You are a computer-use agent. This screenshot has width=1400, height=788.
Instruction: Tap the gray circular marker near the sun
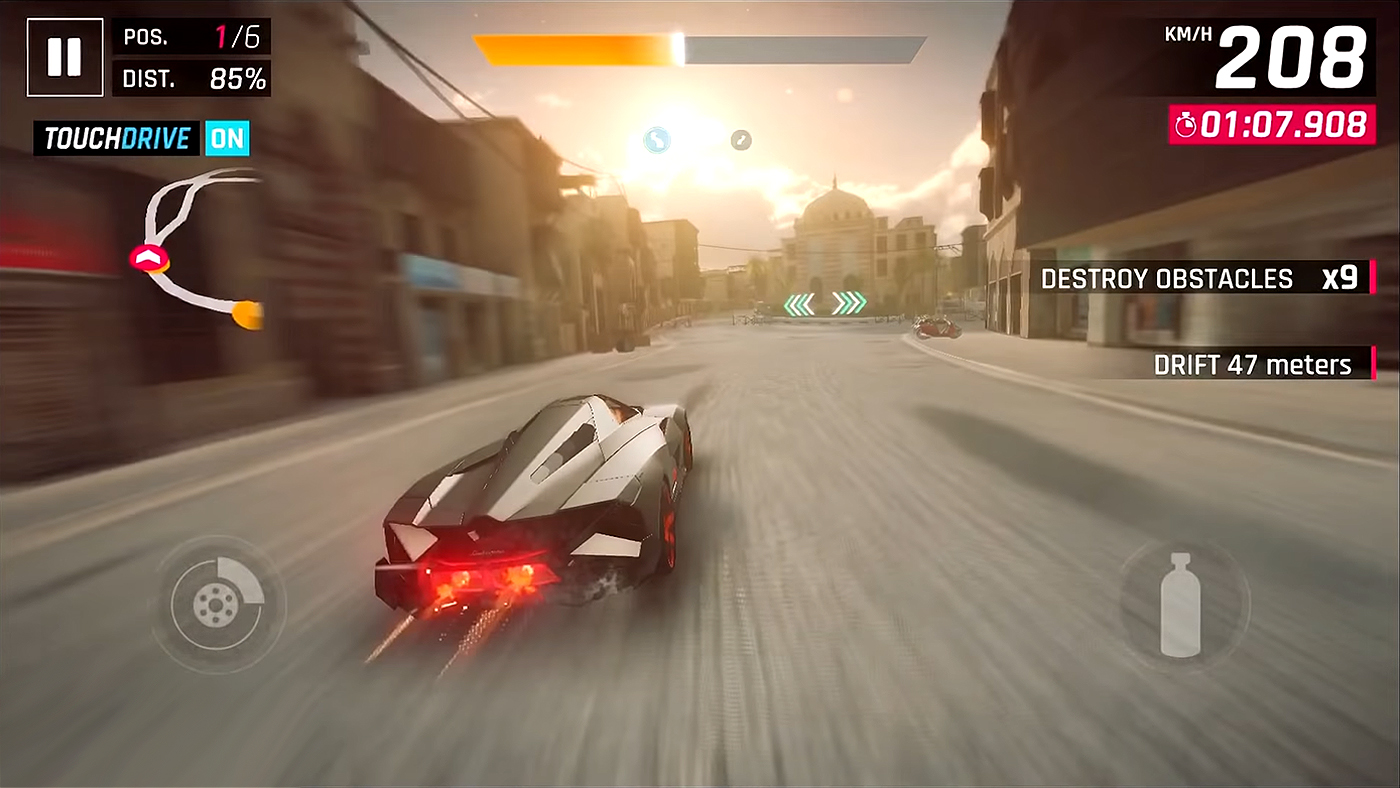(x=740, y=140)
